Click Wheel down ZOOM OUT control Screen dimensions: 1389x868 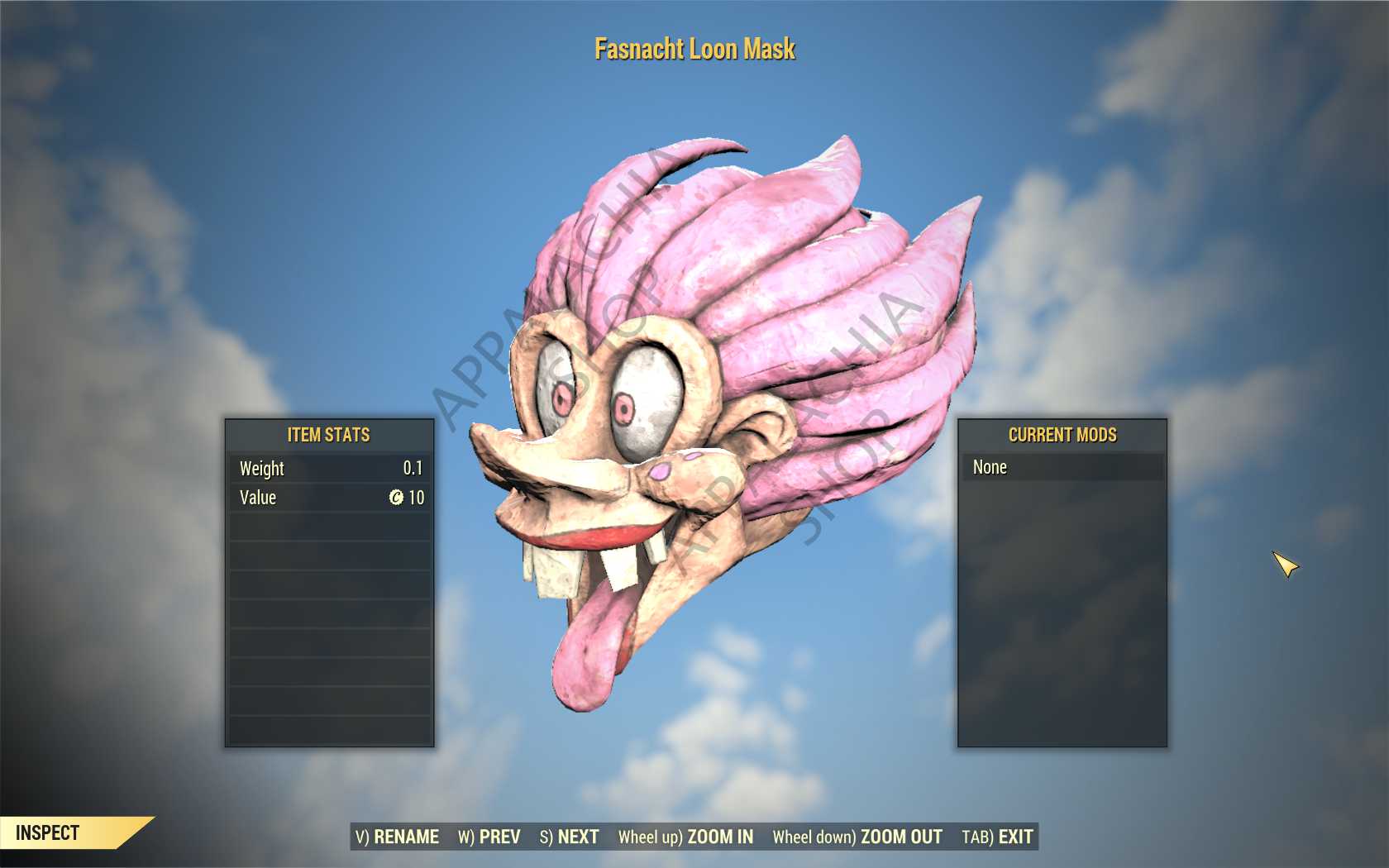click(857, 837)
